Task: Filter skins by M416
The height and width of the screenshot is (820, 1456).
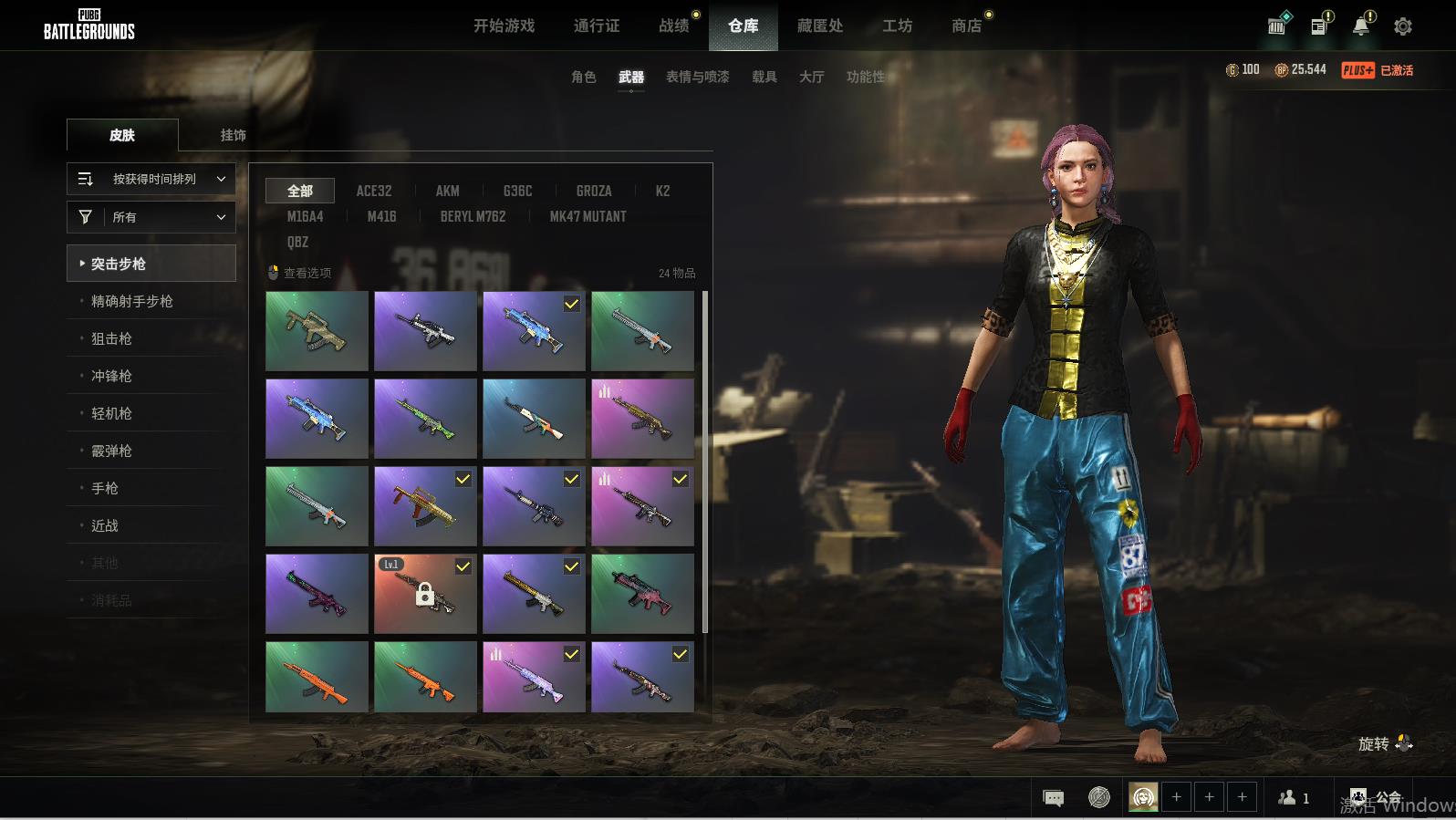Action: (381, 216)
